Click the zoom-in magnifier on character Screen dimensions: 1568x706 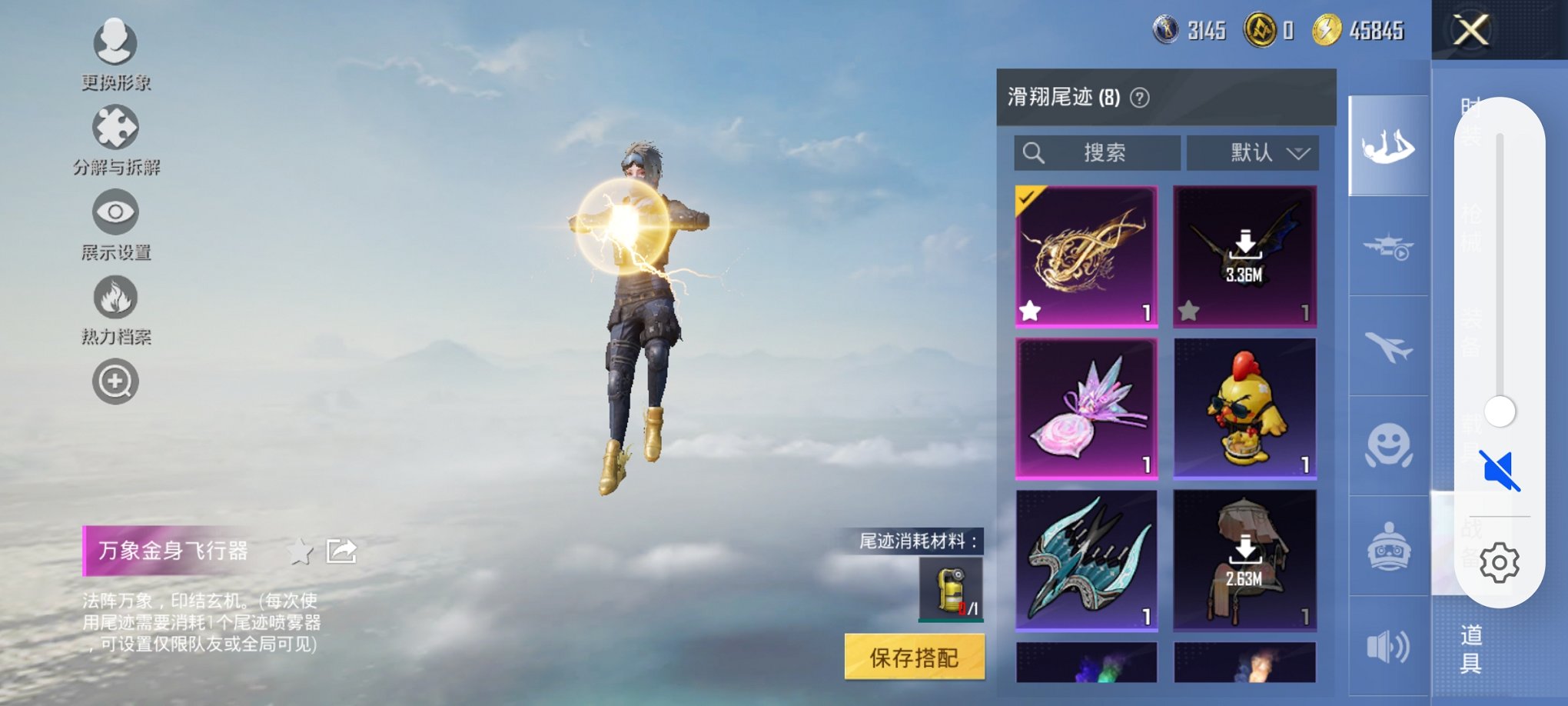pyautogui.click(x=115, y=380)
